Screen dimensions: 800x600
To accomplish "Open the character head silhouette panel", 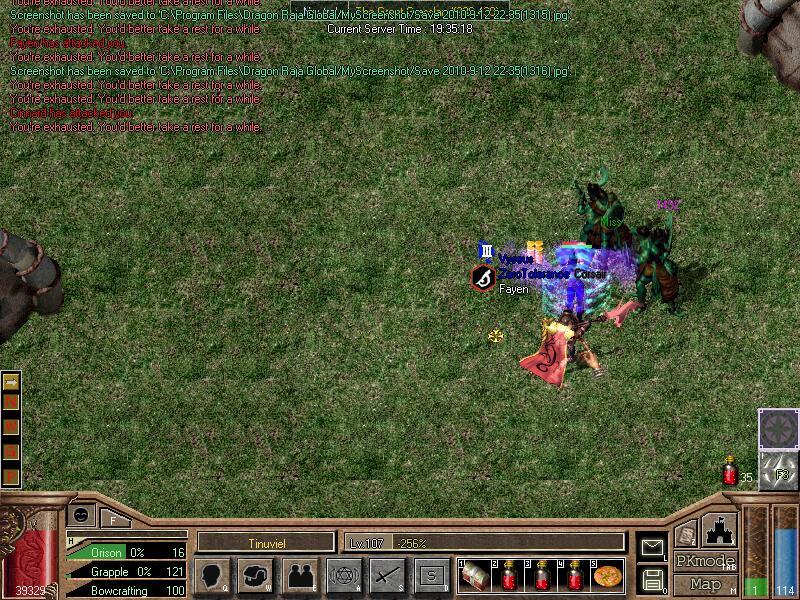I will tap(213, 575).
